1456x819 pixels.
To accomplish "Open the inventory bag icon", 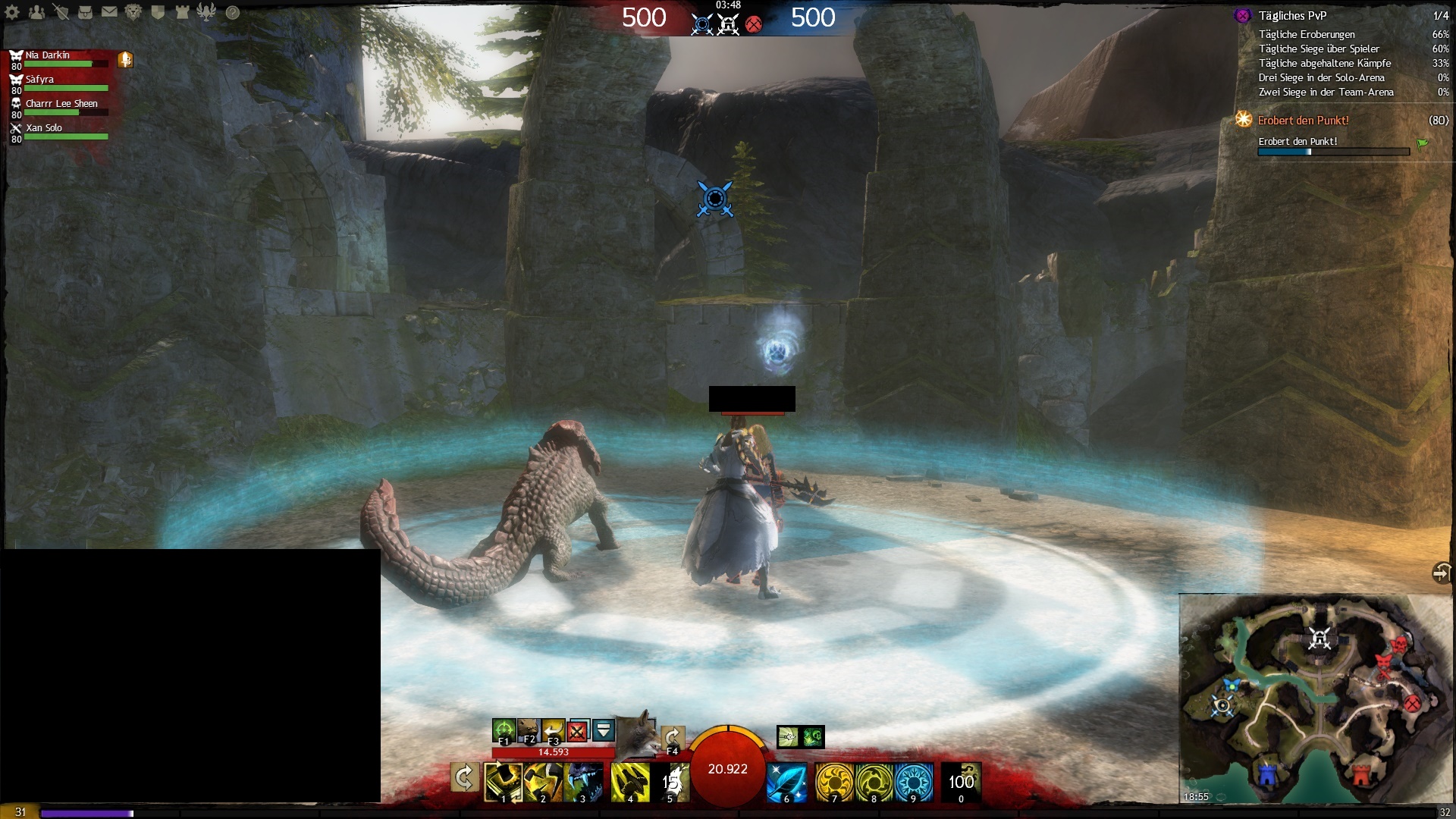I will point(85,12).
